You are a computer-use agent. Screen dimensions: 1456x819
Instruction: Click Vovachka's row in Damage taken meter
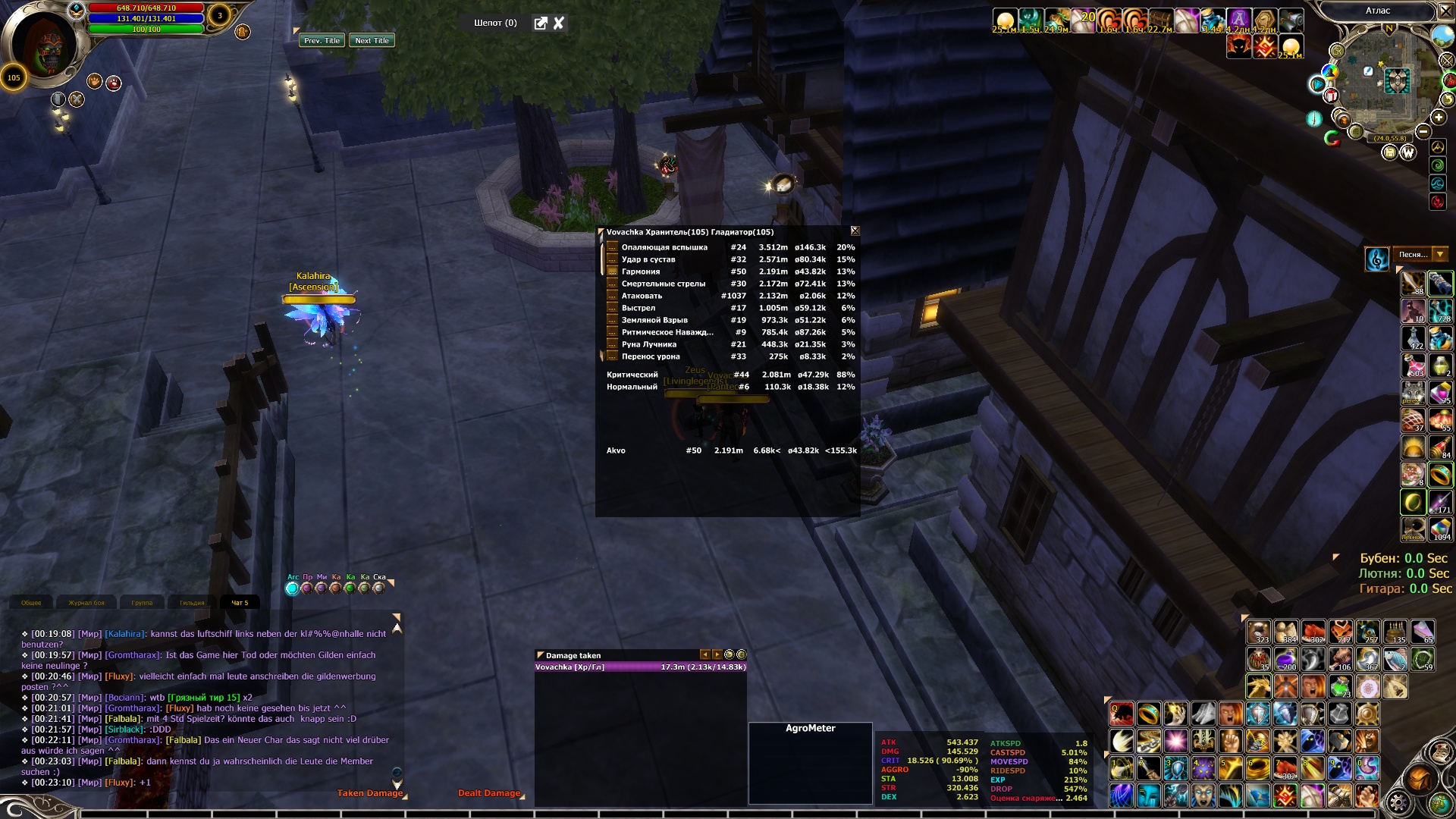[x=640, y=667]
